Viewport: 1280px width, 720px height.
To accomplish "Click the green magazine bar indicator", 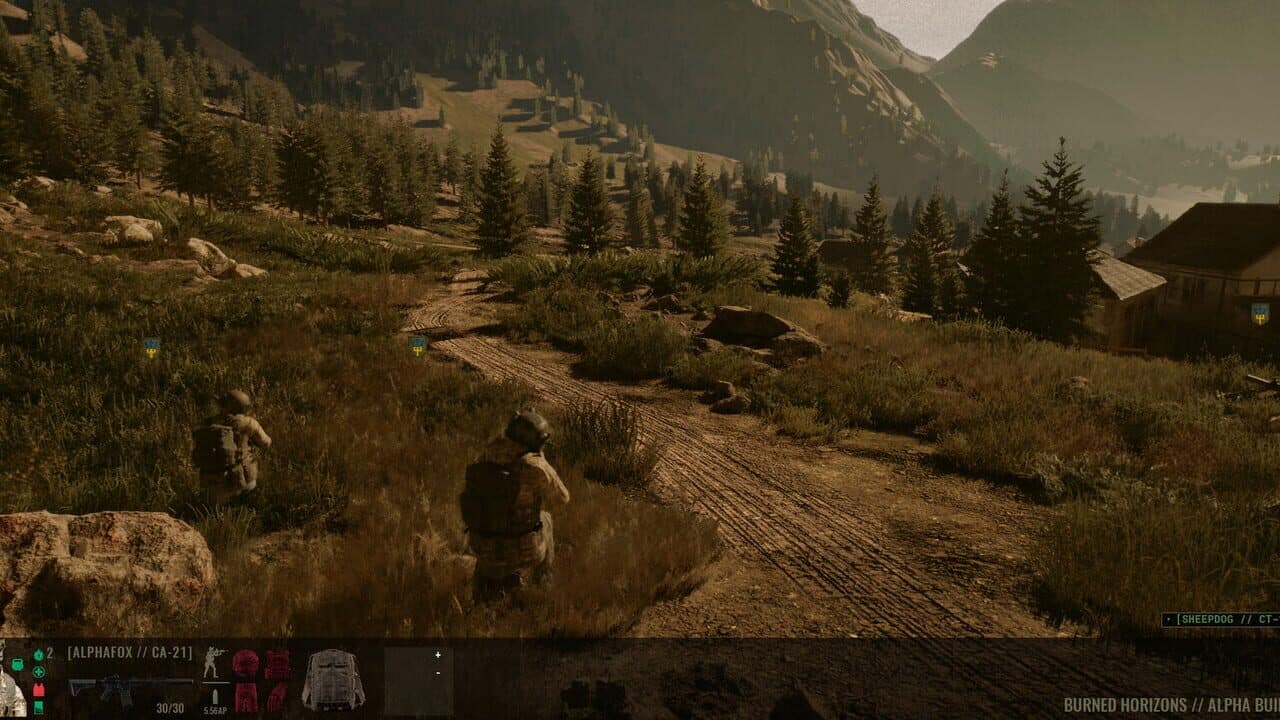I will click(x=38, y=709).
